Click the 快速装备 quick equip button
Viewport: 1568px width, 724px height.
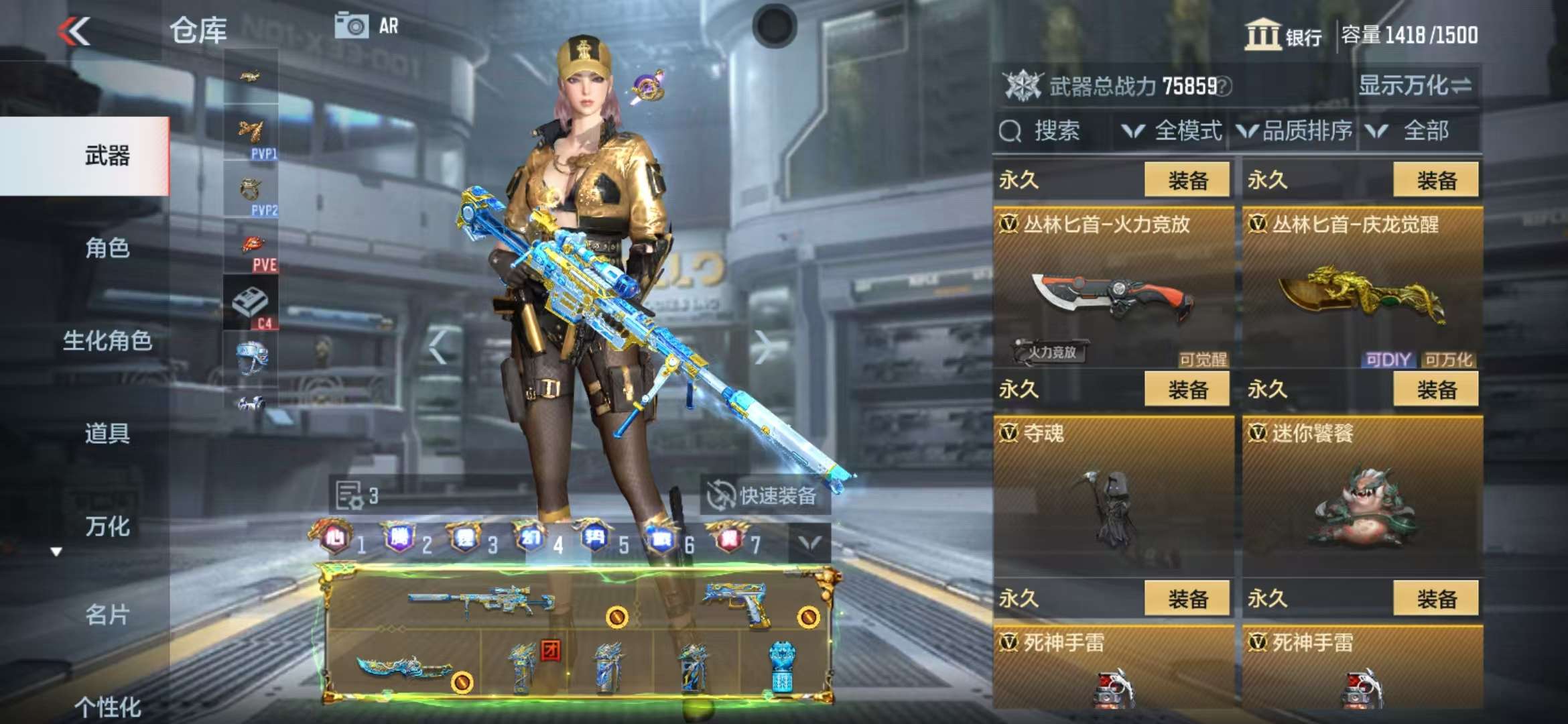(764, 496)
